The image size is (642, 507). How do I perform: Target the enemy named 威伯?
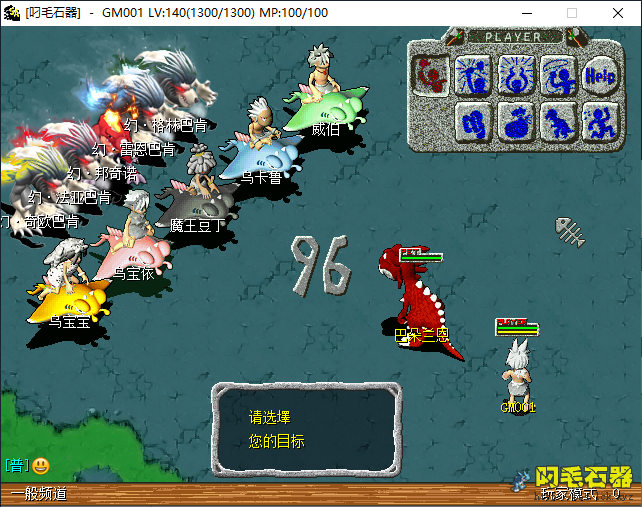[322, 100]
